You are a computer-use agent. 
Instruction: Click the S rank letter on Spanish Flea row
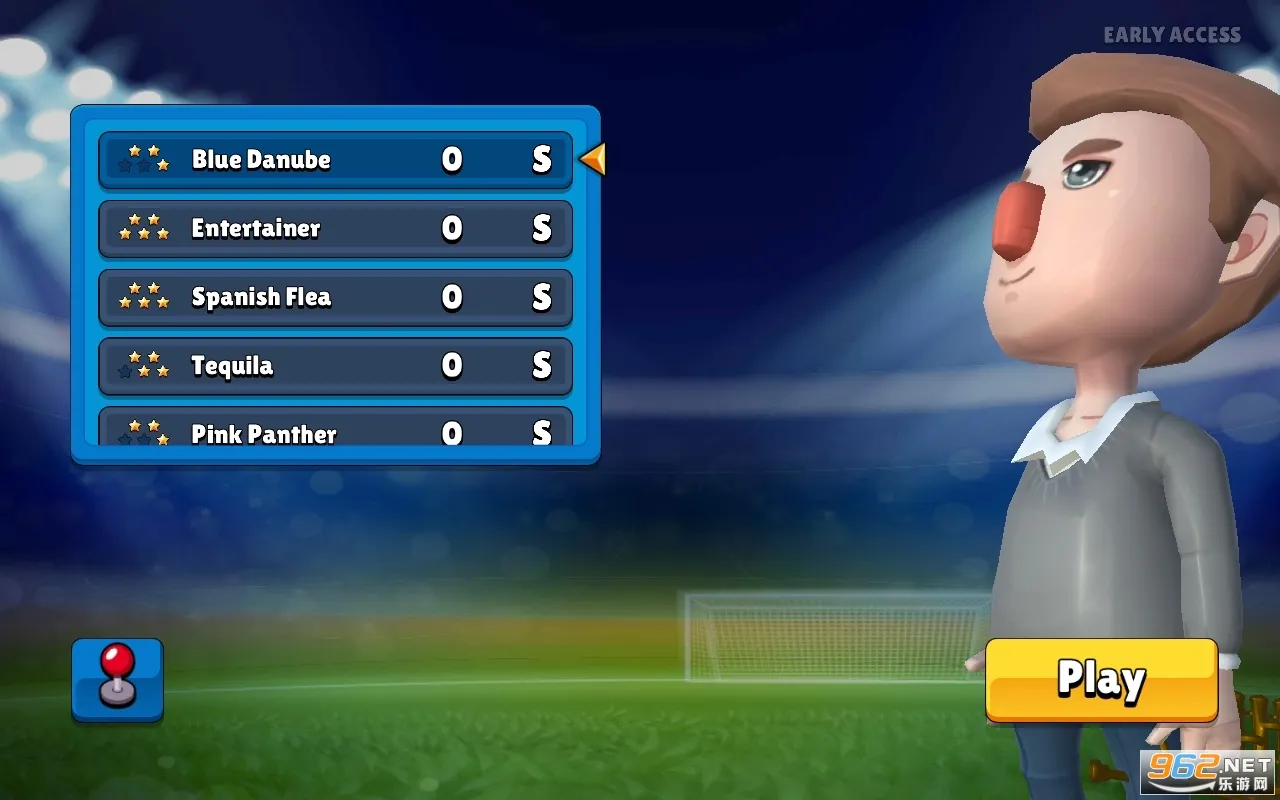click(x=540, y=297)
